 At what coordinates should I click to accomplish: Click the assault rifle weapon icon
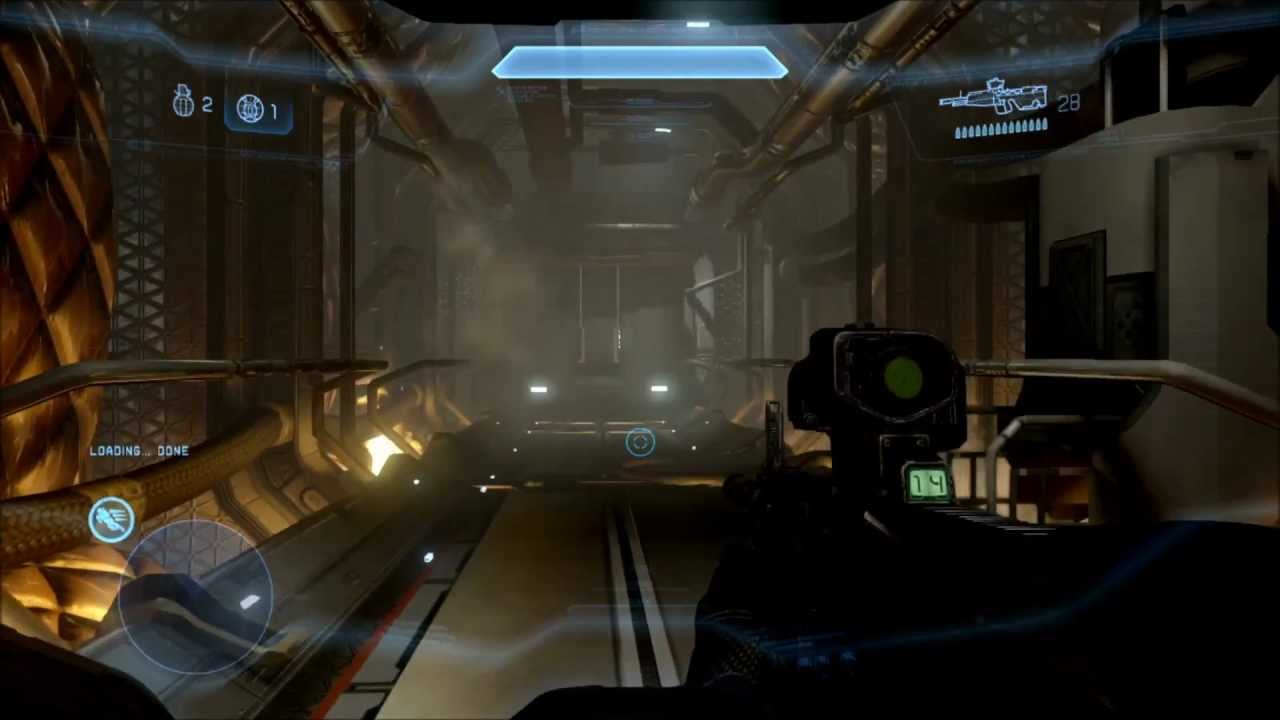pos(992,98)
